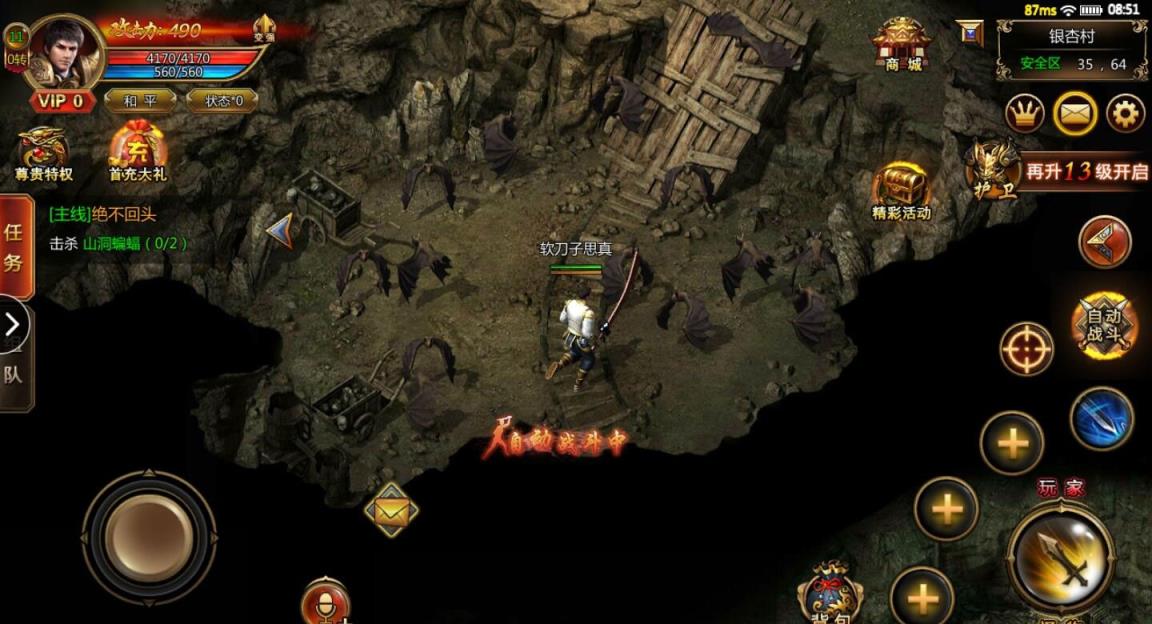The image size is (1152, 624).
Task: Open the mail envelope button
Action: pyautogui.click(x=1075, y=114)
